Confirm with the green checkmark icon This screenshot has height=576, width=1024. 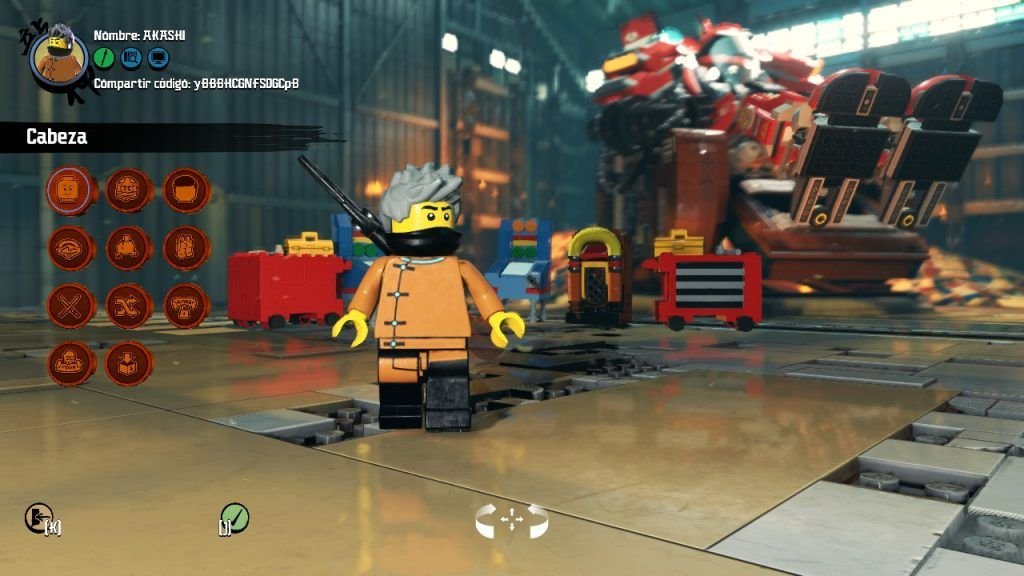236,518
